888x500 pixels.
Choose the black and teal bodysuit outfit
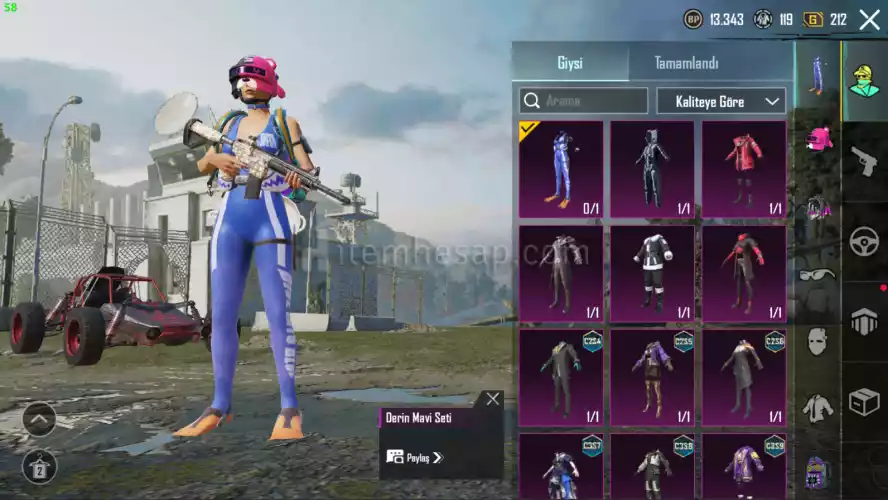tap(652, 169)
